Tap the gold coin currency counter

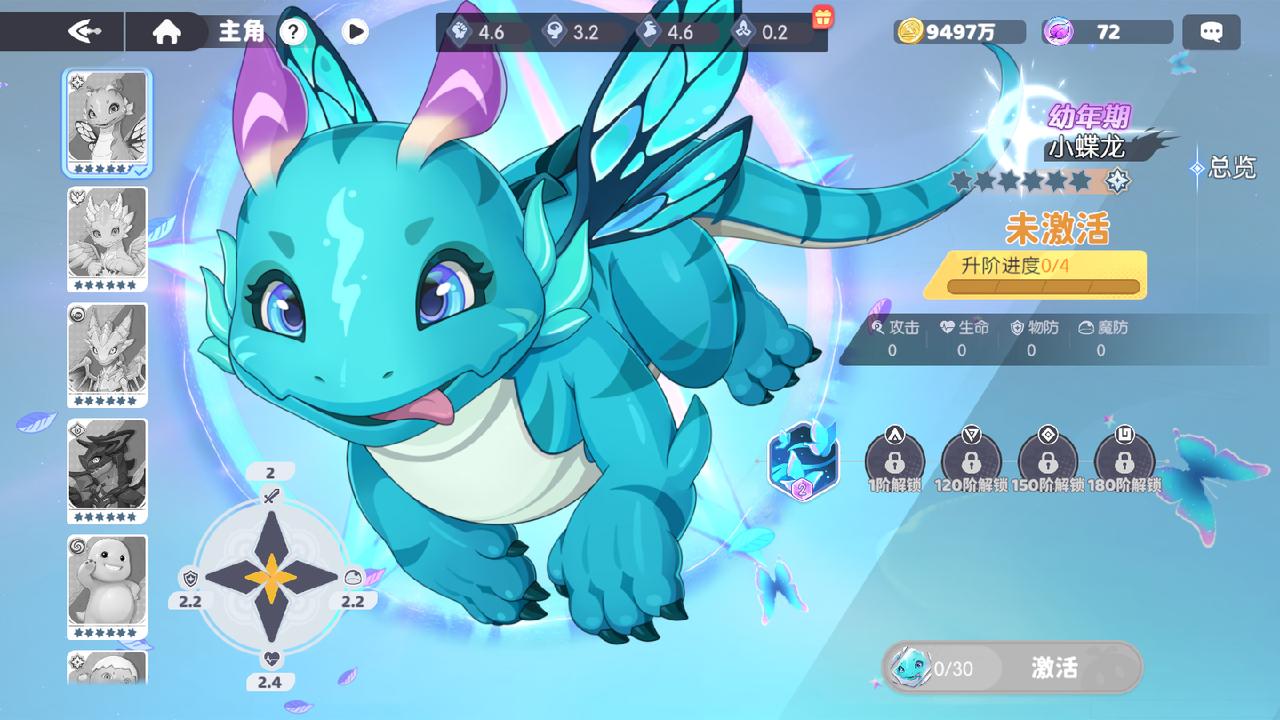coord(958,32)
